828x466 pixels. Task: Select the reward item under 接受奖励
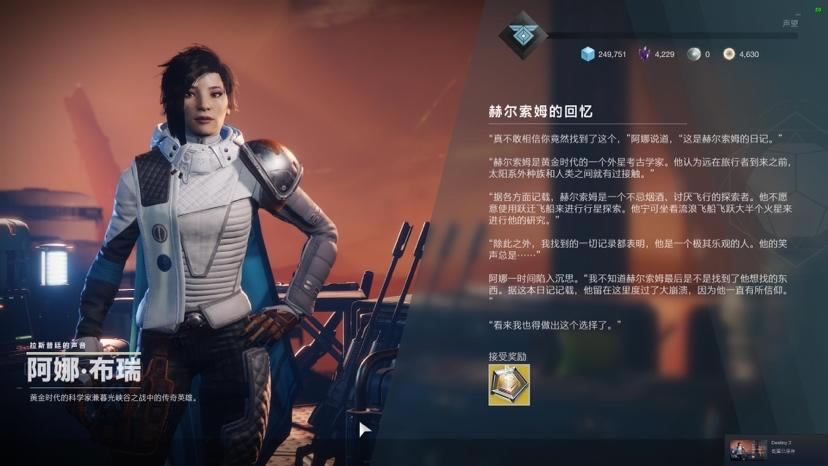coord(509,385)
